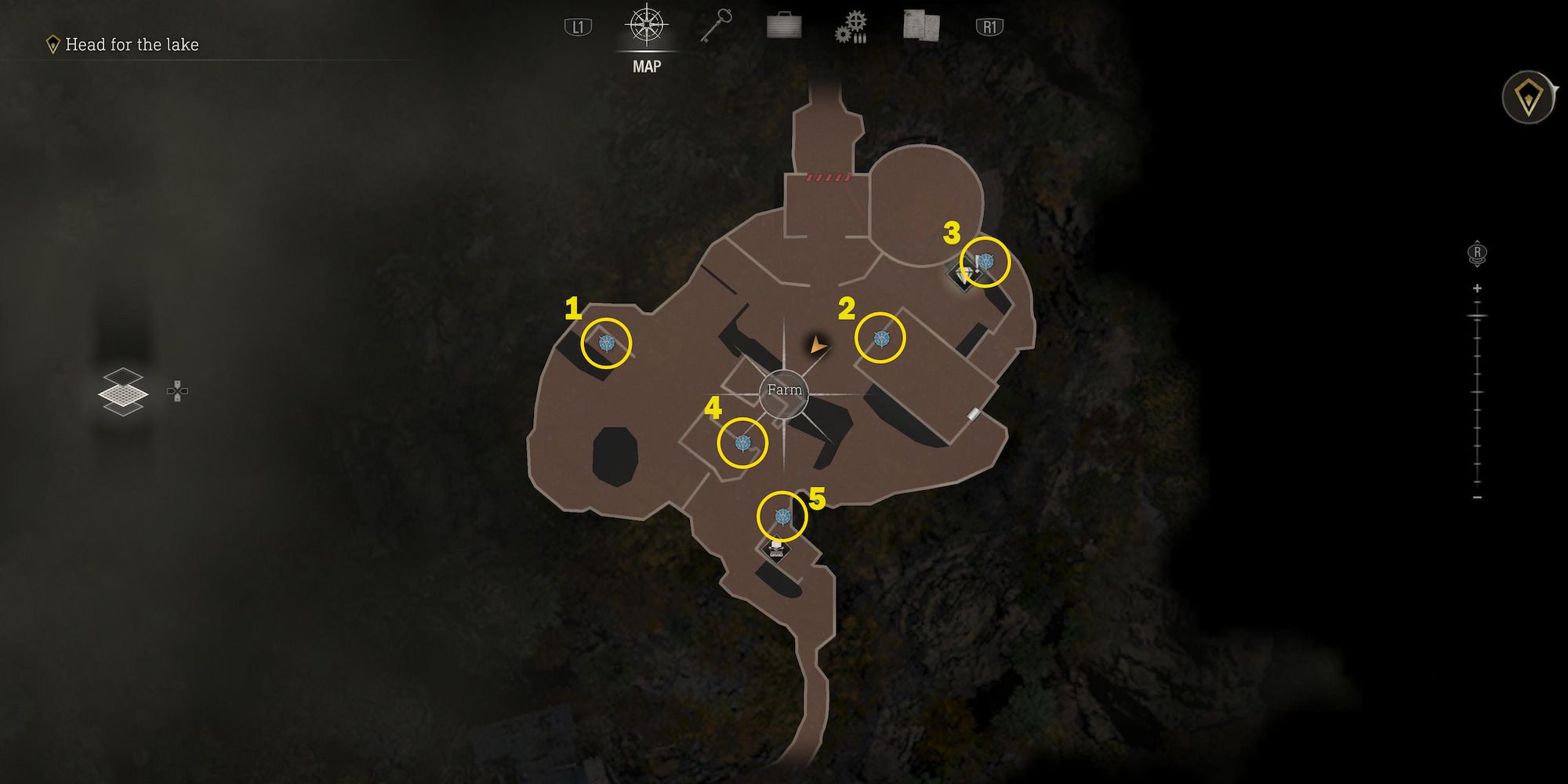Select the typewriter save point marker

click(x=776, y=547)
